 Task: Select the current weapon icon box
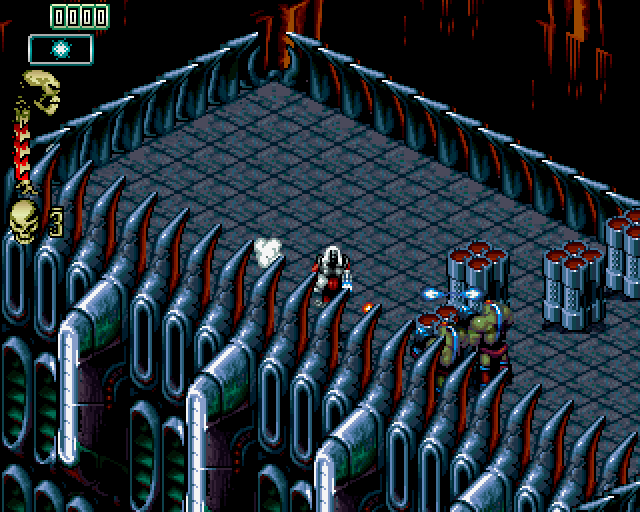point(60,48)
